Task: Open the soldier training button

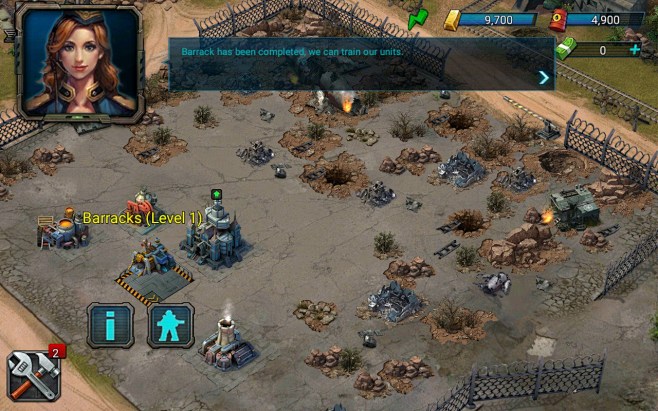Action: (x=171, y=325)
